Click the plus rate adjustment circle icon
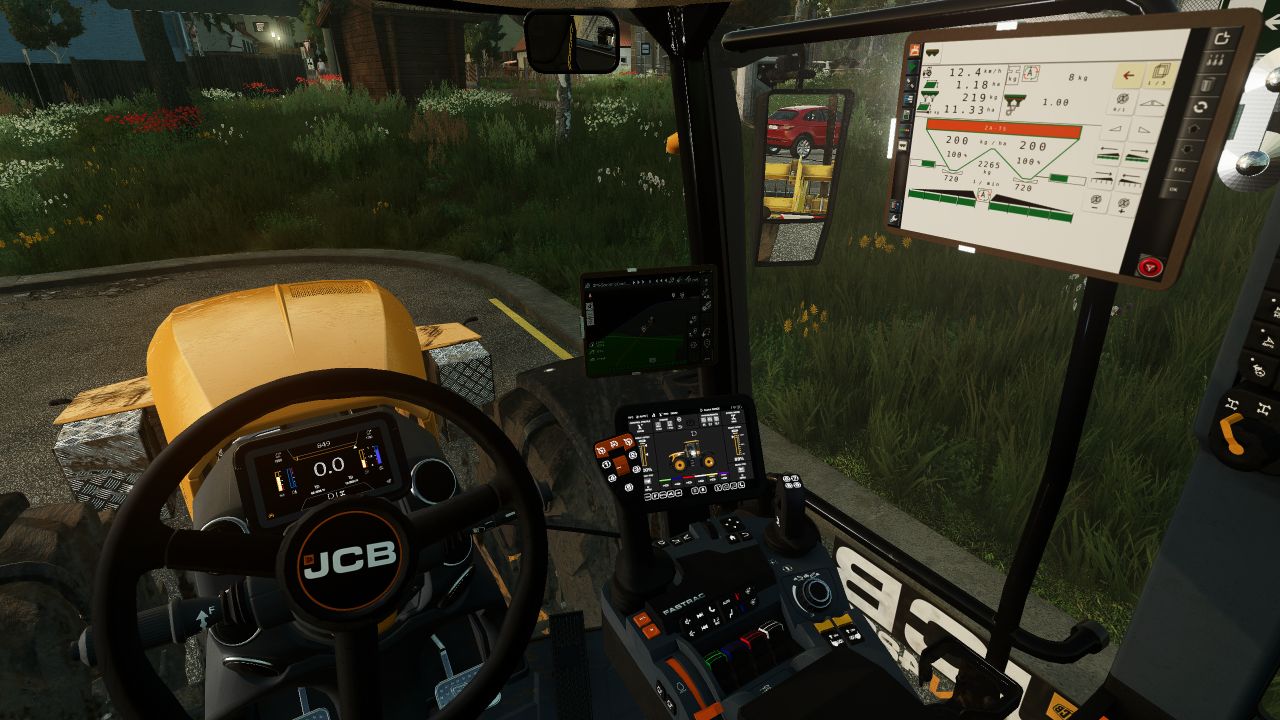 click(x=1125, y=204)
